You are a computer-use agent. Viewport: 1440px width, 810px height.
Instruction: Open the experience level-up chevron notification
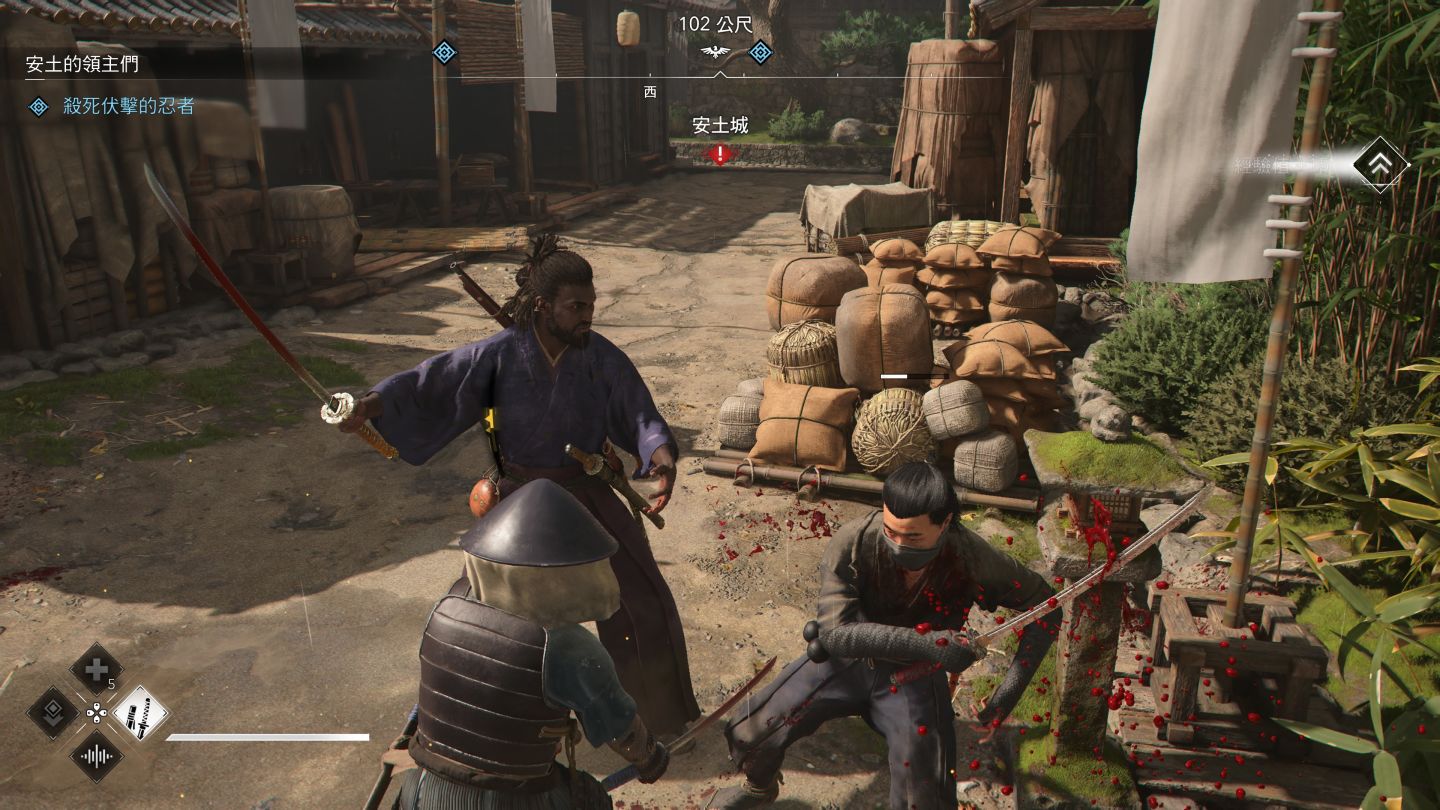[x=1380, y=166]
